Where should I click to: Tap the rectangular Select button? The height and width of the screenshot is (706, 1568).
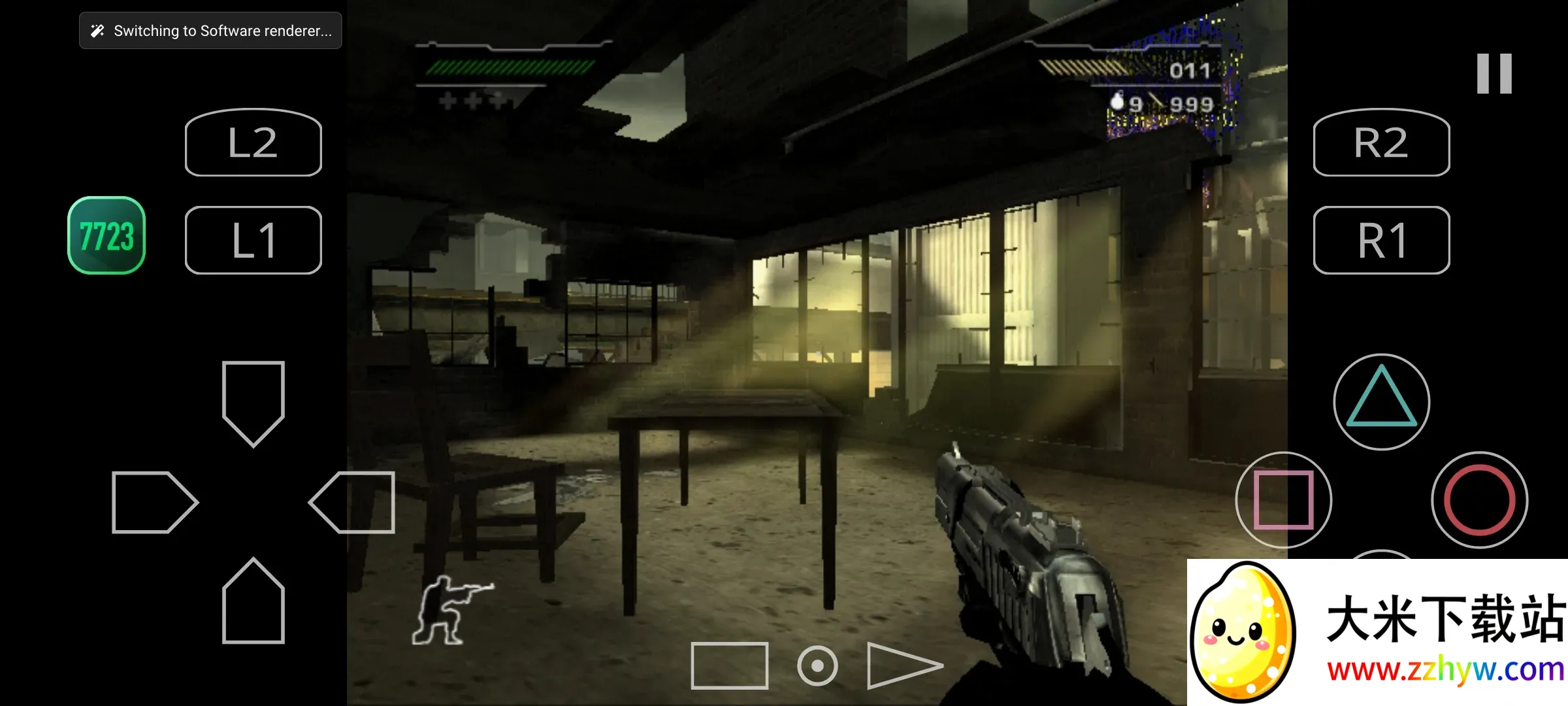pos(729,665)
